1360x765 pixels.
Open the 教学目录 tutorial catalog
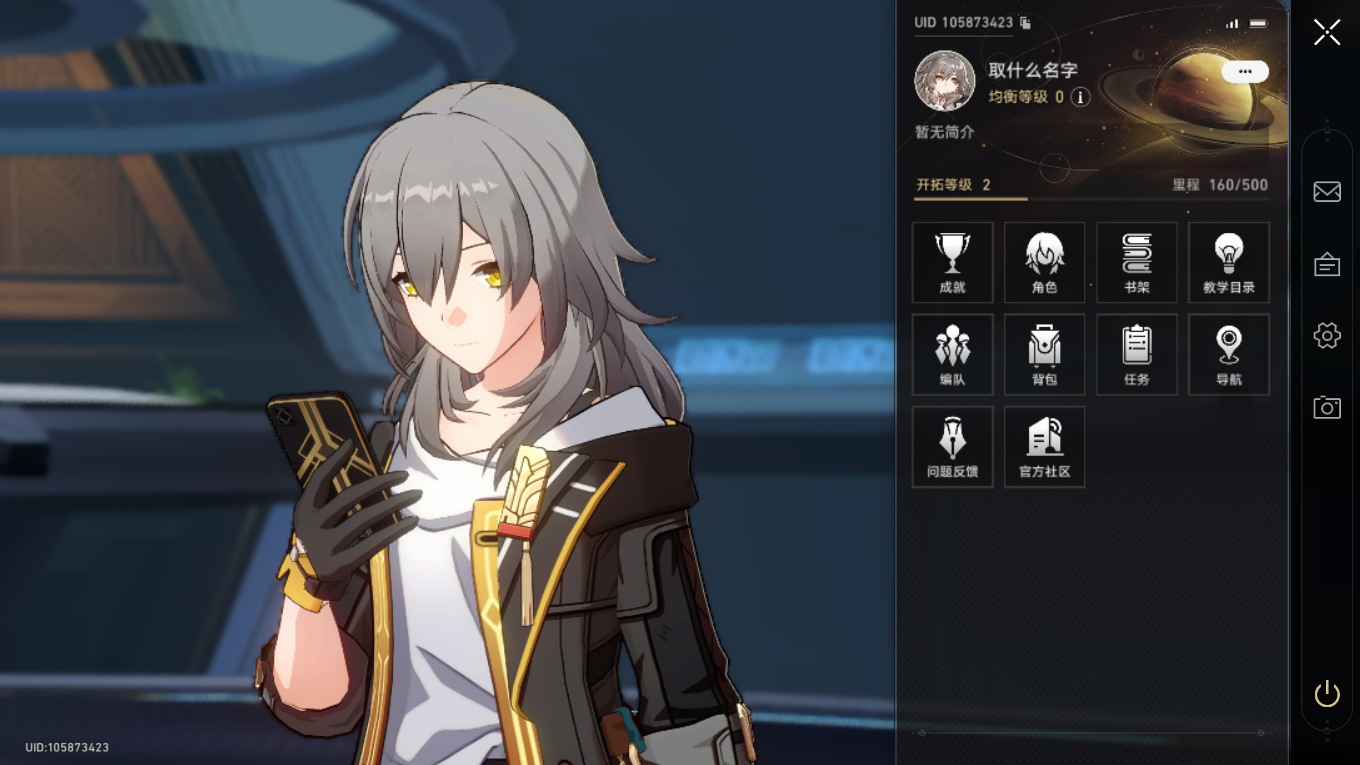coord(1228,262)
